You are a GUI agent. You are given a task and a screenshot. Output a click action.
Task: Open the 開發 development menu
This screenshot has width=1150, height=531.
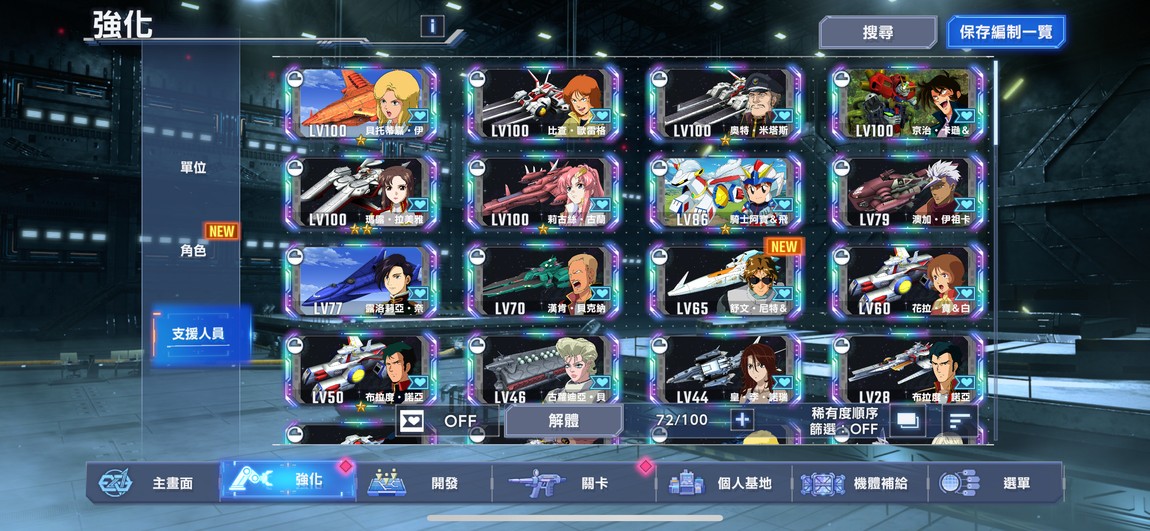click(422, 483)
